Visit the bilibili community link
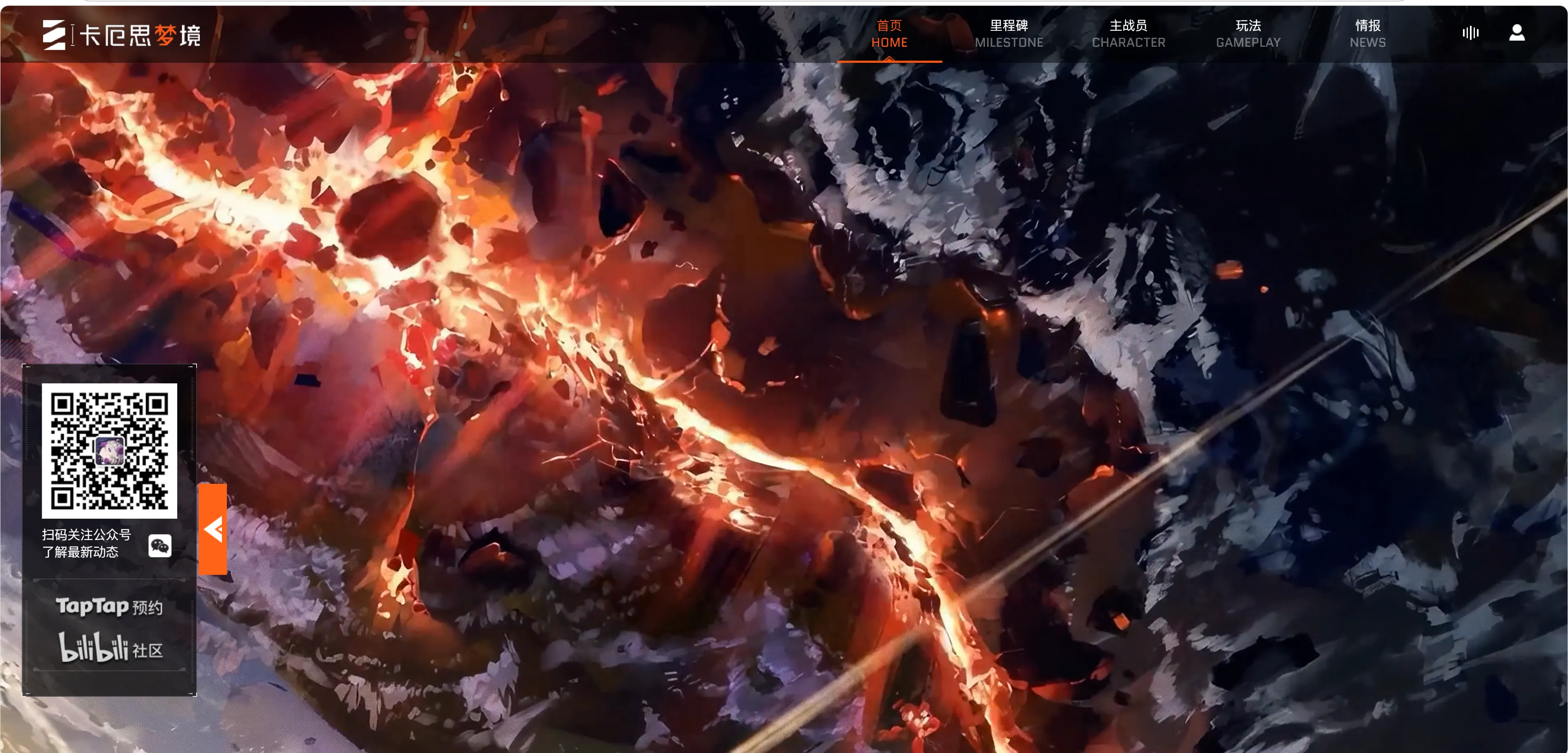 pos(111,648)
